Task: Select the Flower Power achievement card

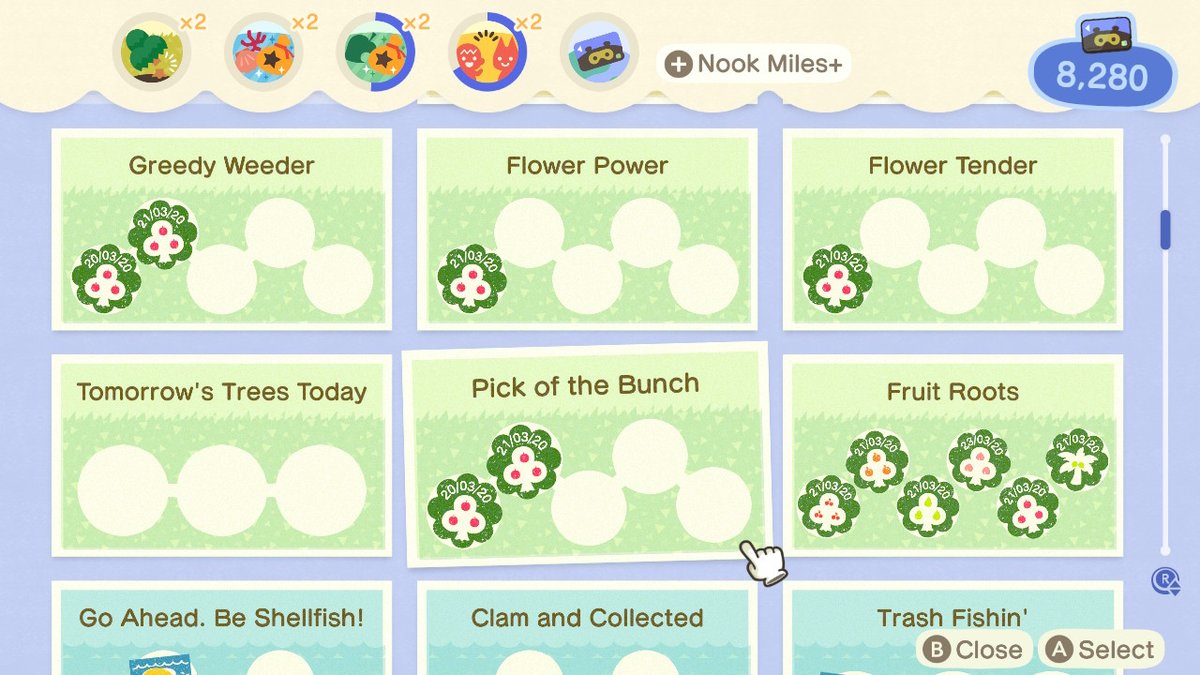Action: (587, 229)
